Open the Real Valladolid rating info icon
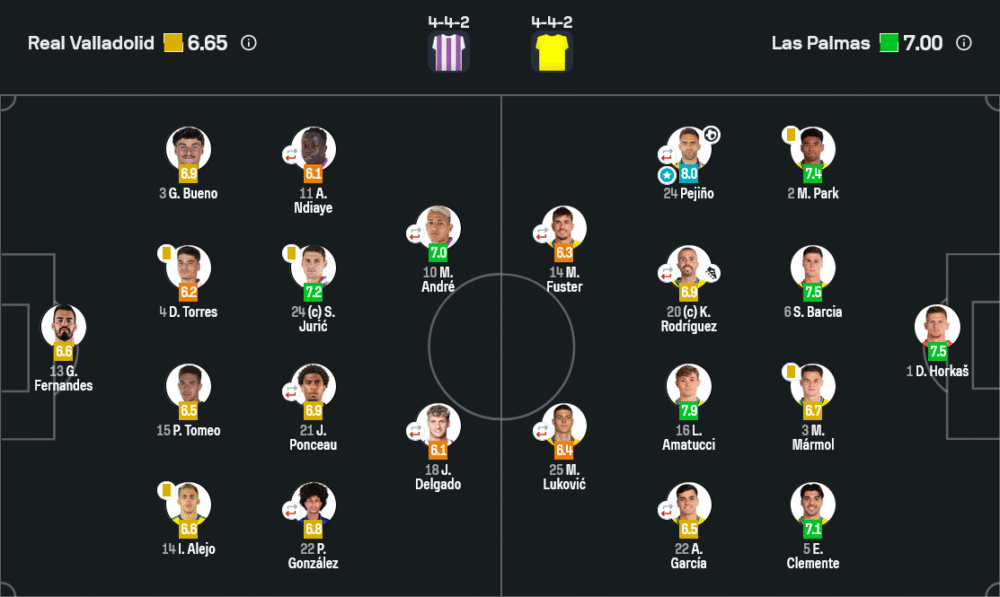Image resolution: width=1000 pixels, height=597 pixels. coord(249,43)
